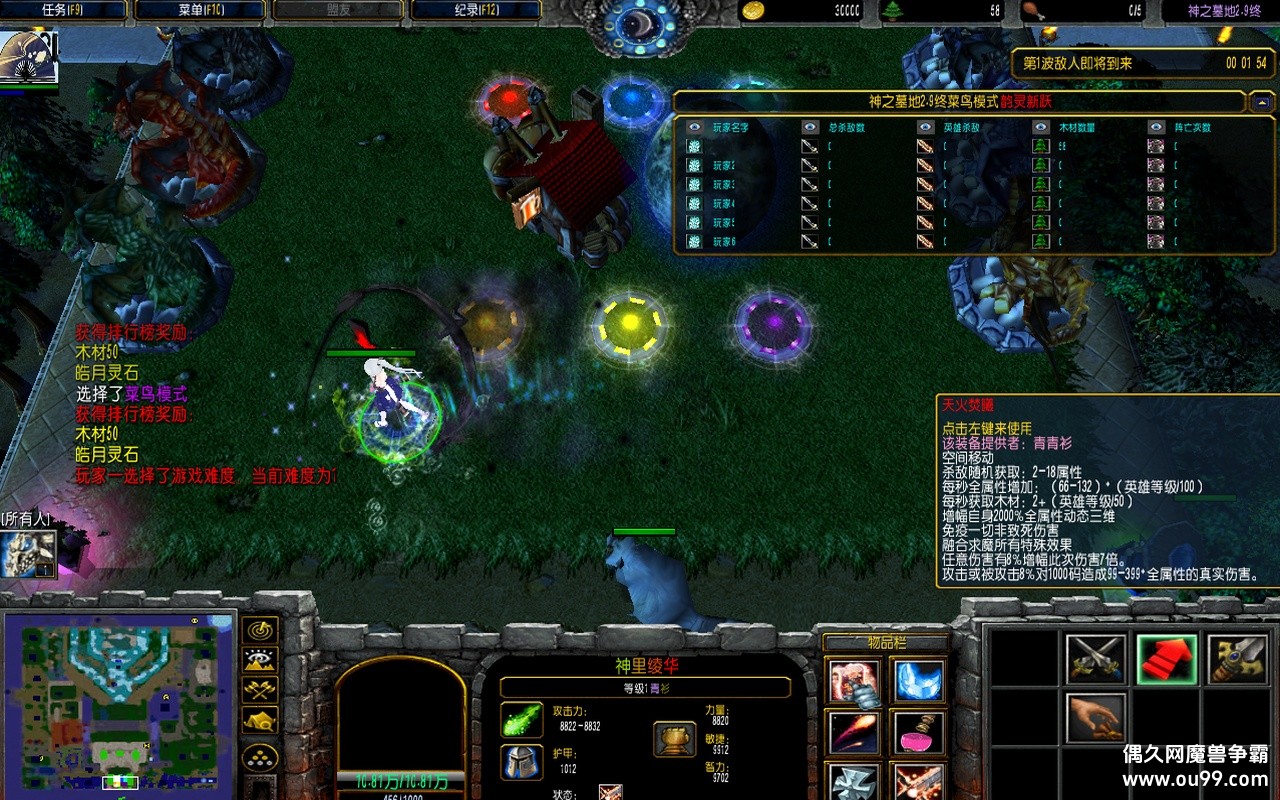The height and width of the screenshot is (800, 1280).
Task: Toggle minimap terrain display button
Action: tap(260, 660)
